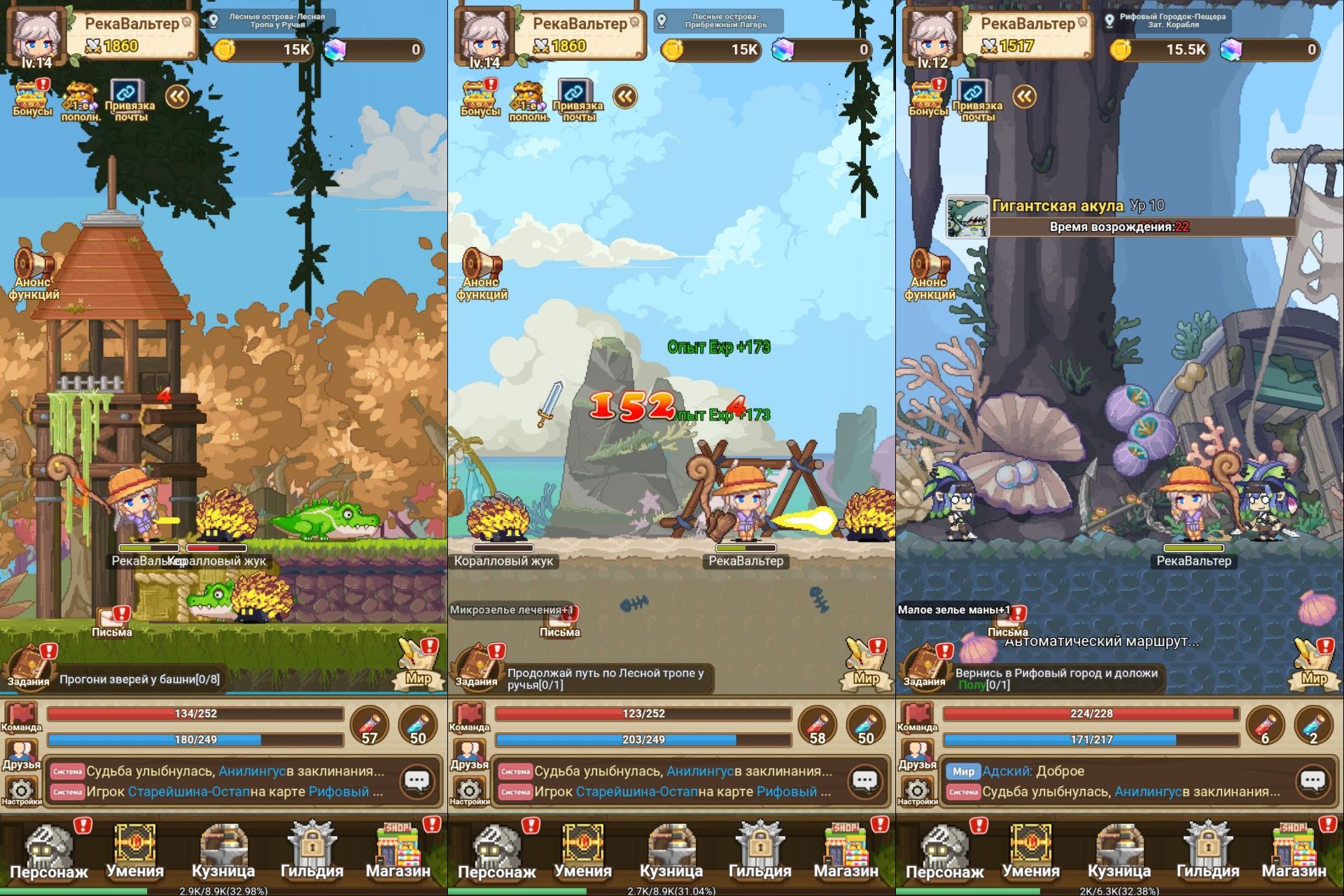This screenshot has width=1344, height=896.
Task: Open the quest 'Вернись в Рифовый город'
Action: pyautogui.click(x=1056, y=678)
